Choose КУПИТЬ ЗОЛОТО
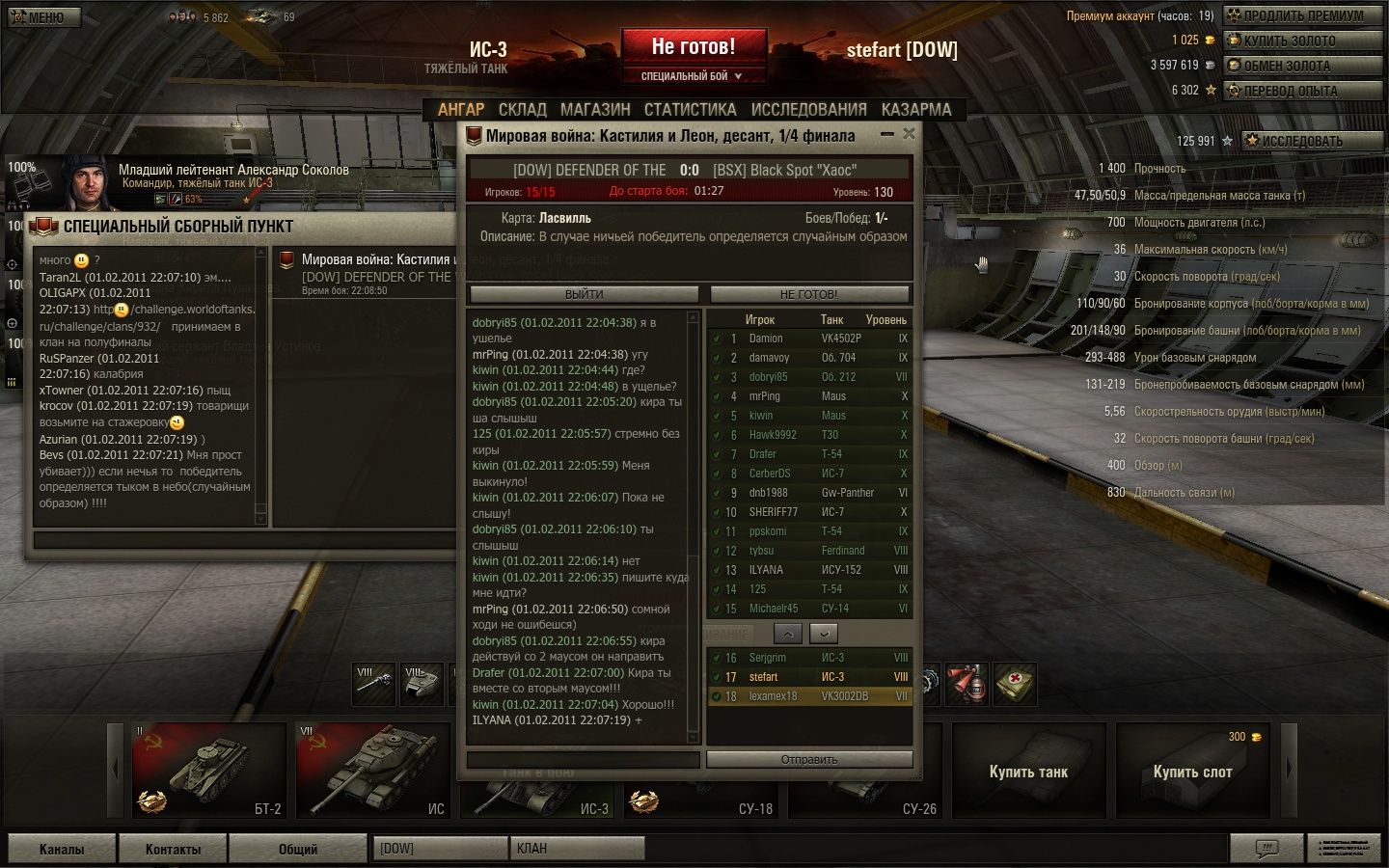The width and height of the screenshot is (1389, 868). (1302, 41)
